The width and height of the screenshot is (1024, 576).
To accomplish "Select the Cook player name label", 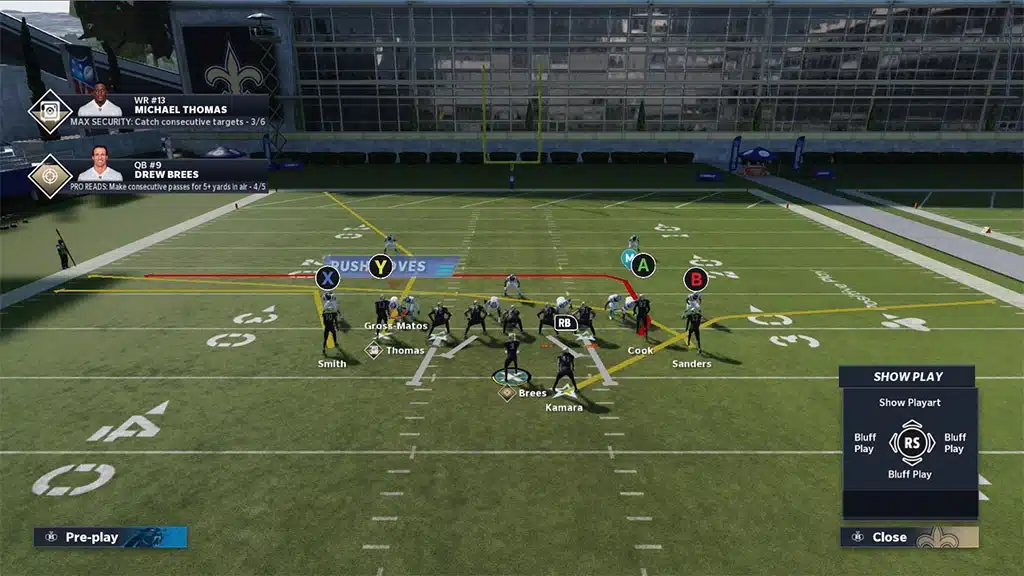I will (x=640, y=351).
